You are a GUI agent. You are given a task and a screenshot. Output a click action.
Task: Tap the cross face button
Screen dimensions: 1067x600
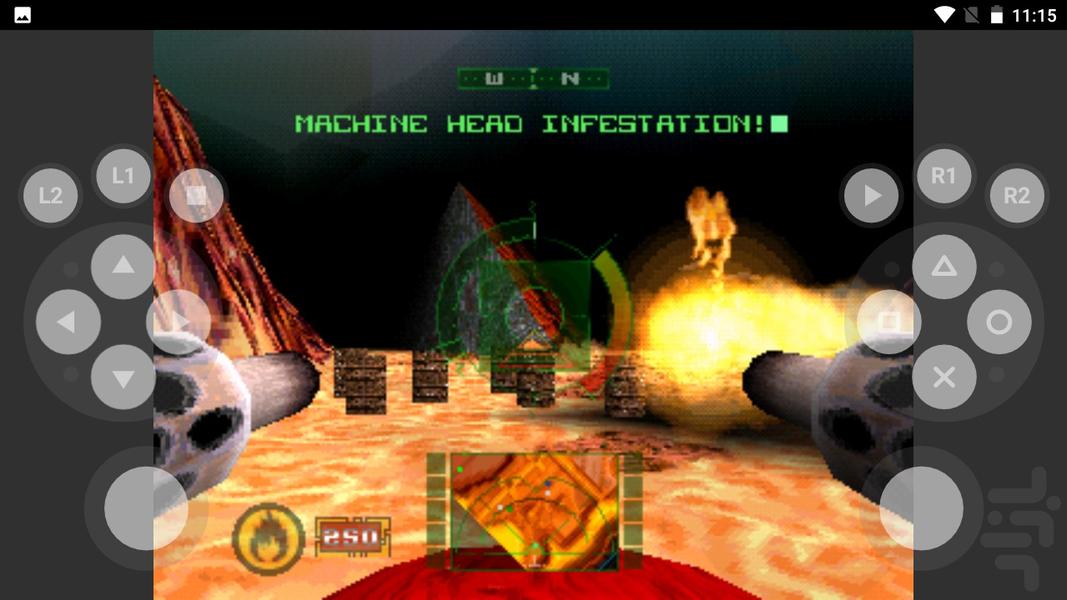click(x=944, y=377)
